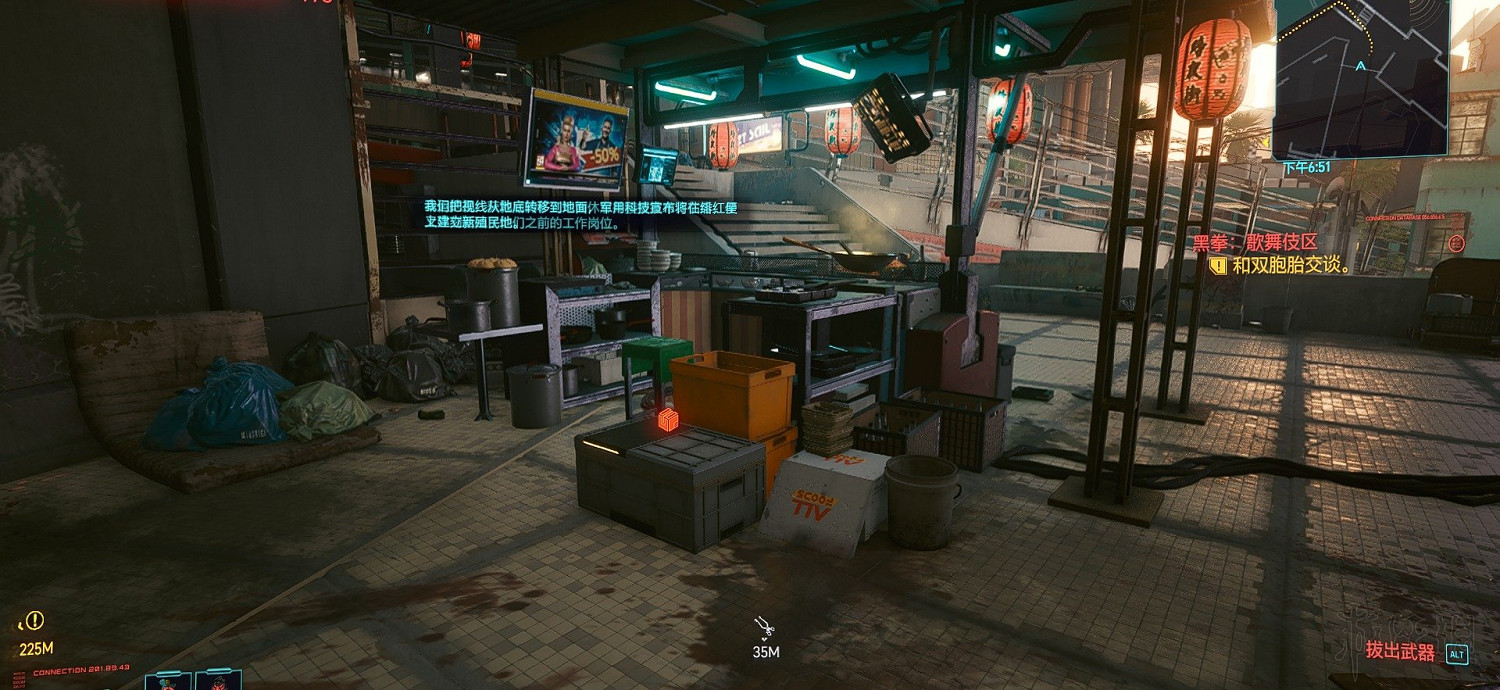The height and width of the screenshot is (690, 1500).
Task: Click the 和双胞胎交谈 objective in the tracker
Action: (1291, 266)
